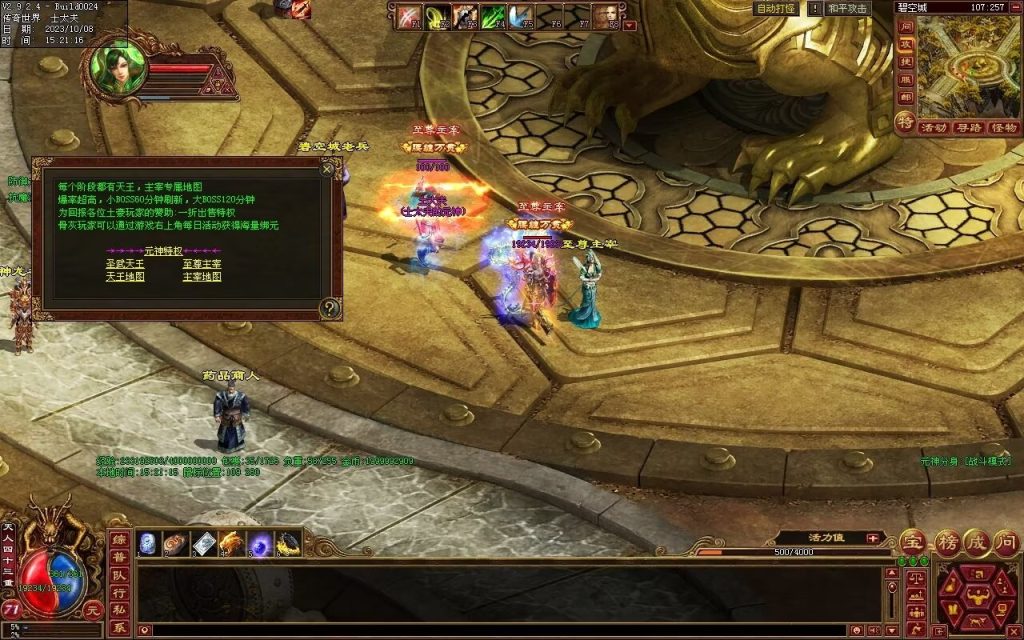Image resolution: width=1024 pixels, height=640 pixels.
Task: Click the plus button beside 活力值
Action: click(872, 538)
